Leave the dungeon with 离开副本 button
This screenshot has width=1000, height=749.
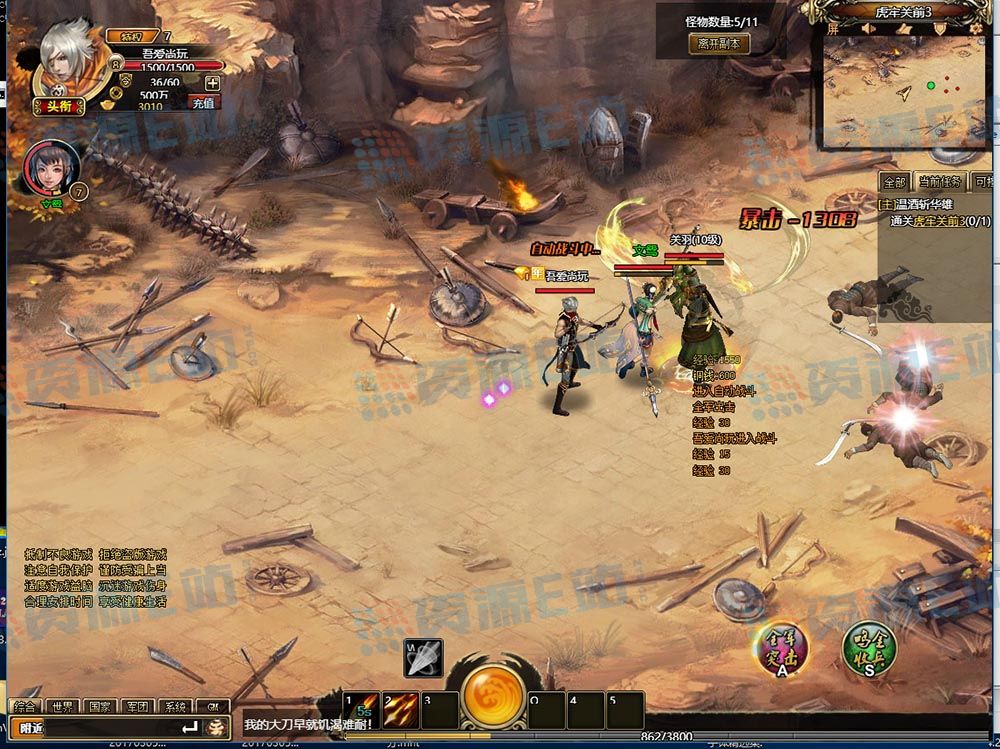tap(717, 44)
